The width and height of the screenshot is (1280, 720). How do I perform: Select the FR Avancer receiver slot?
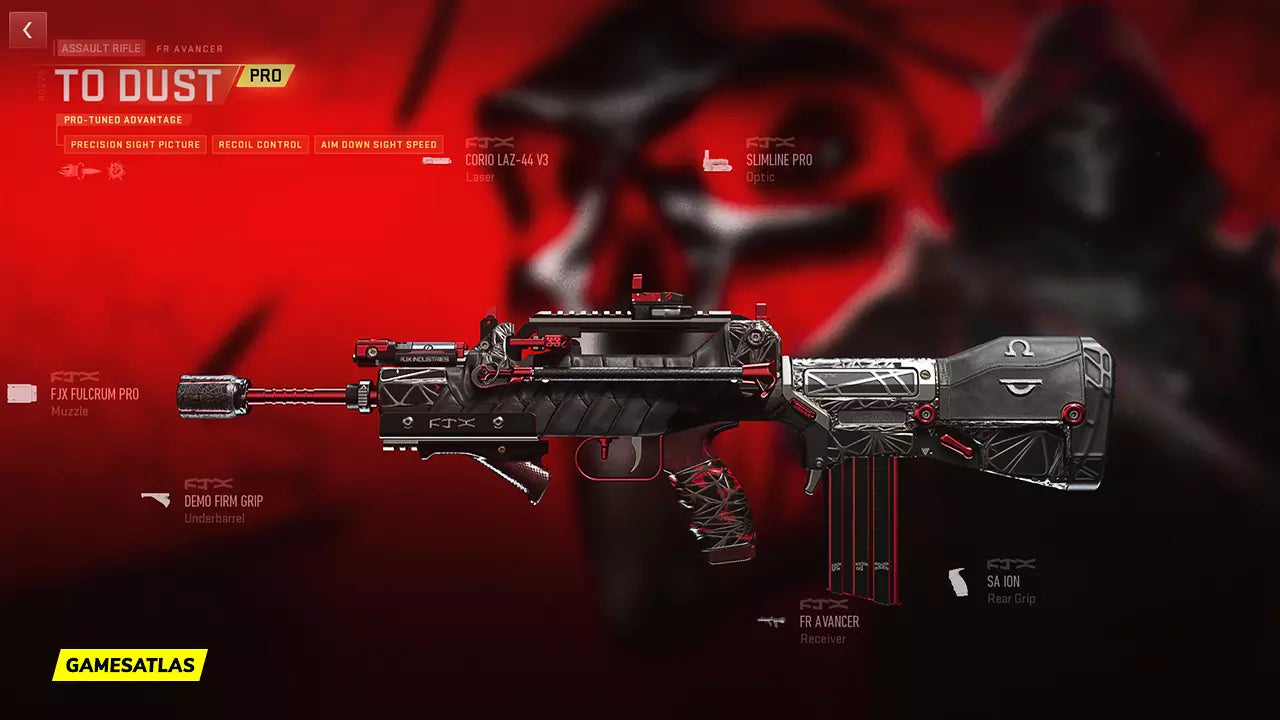coord(828,621)
